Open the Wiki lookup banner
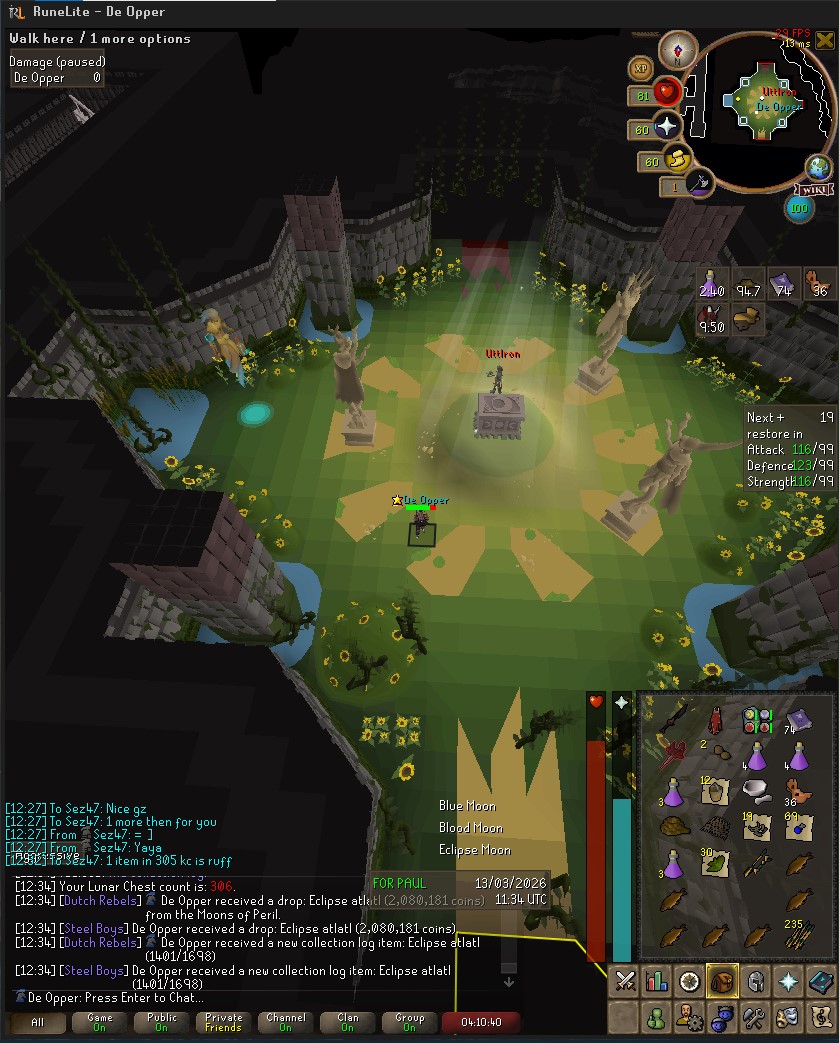This screenshot has width=839, height=1043. [815, 189]
